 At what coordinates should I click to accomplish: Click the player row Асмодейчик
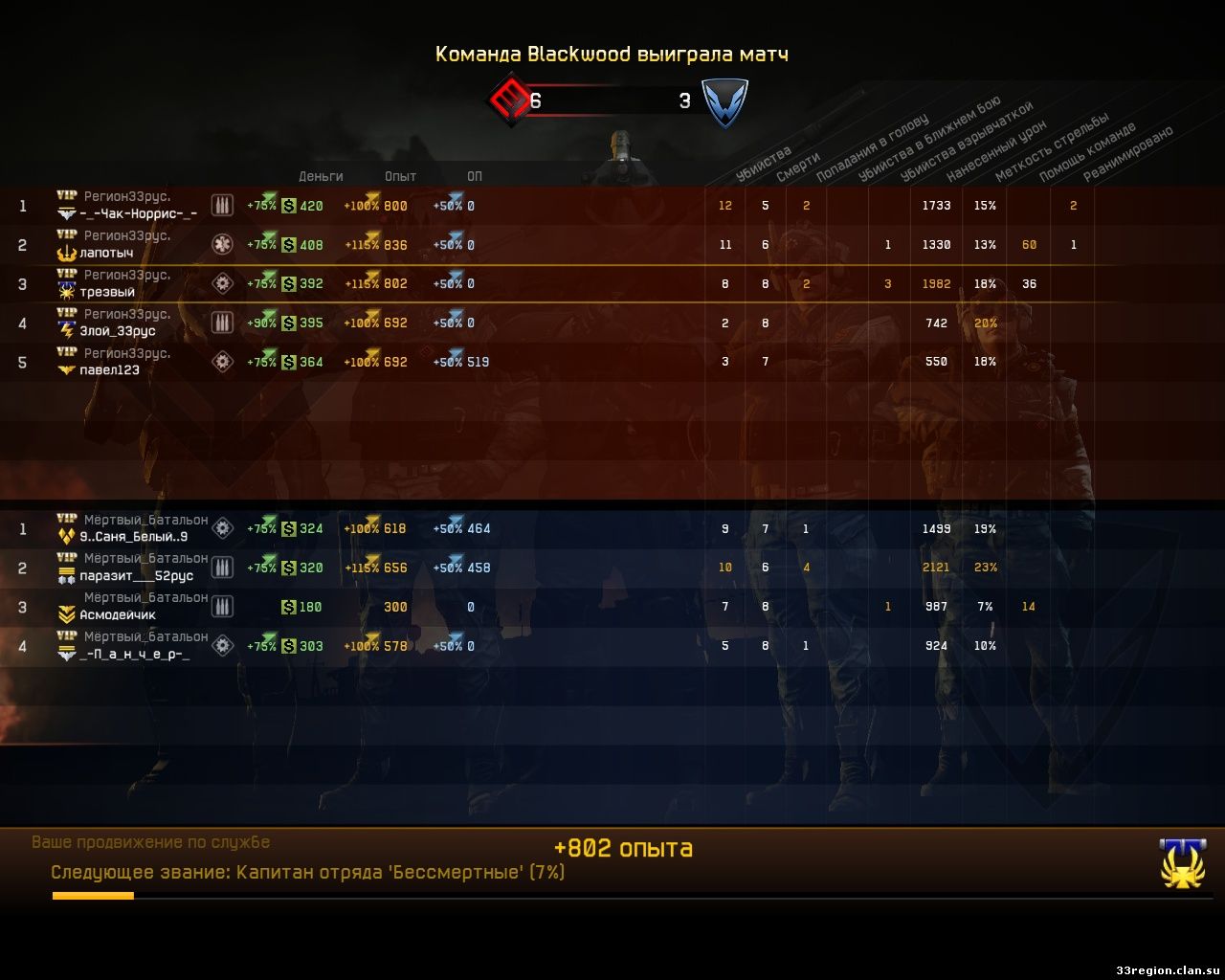coord(118,615)
